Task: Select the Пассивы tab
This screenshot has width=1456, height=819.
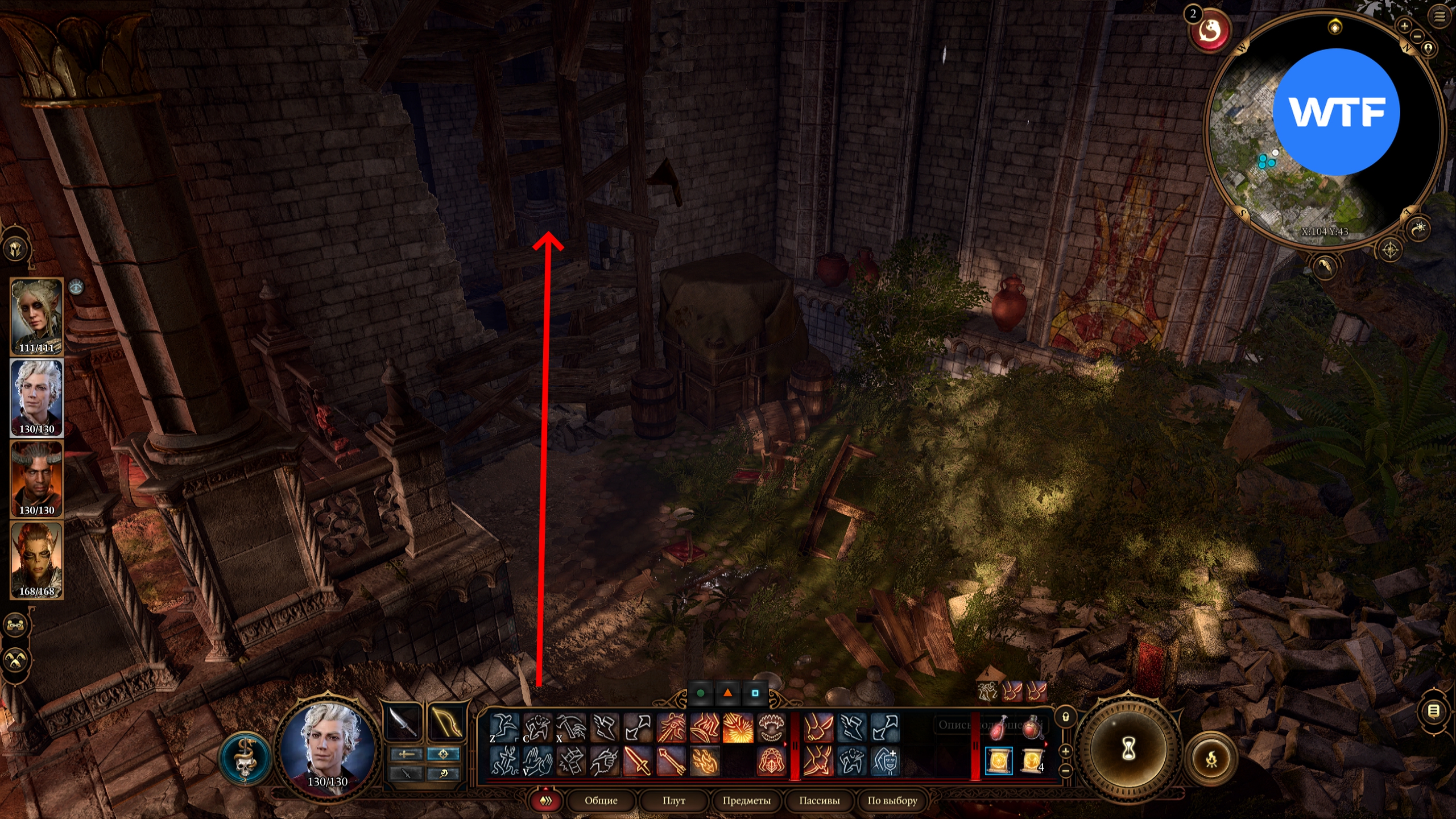Action: tap(819, 801)
